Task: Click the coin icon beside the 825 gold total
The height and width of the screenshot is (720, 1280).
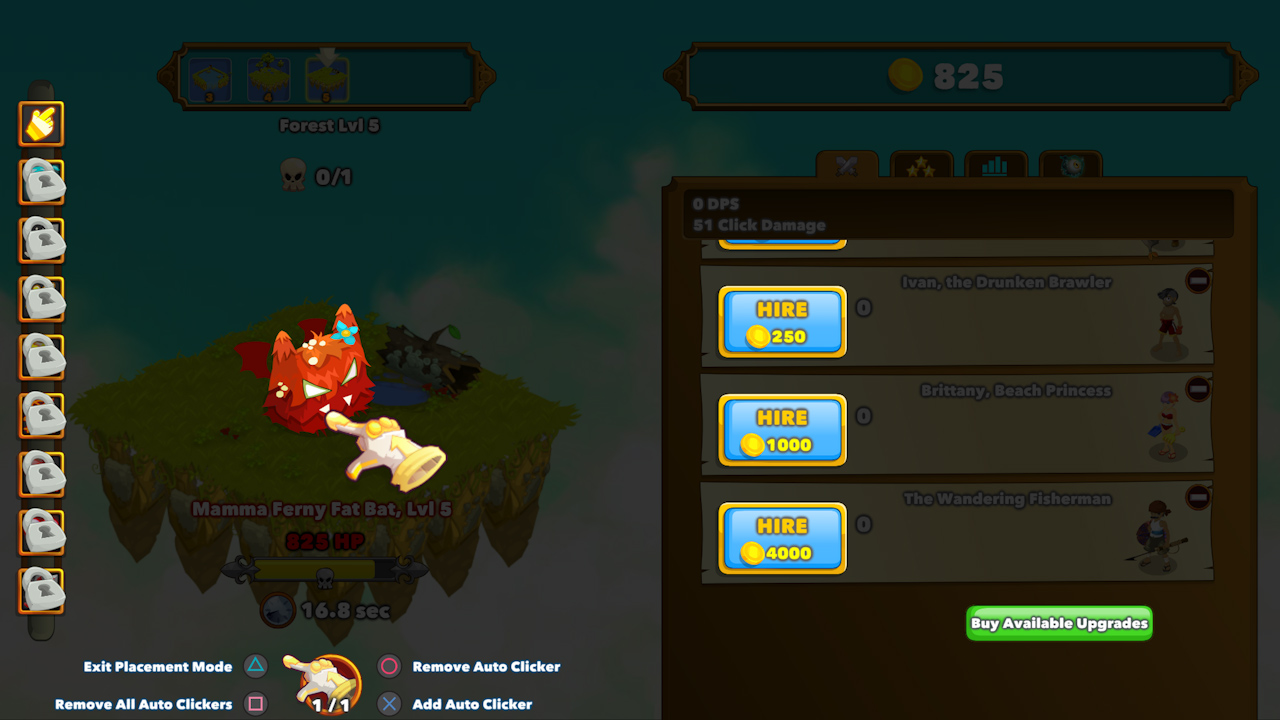Action: click(906, 75)
